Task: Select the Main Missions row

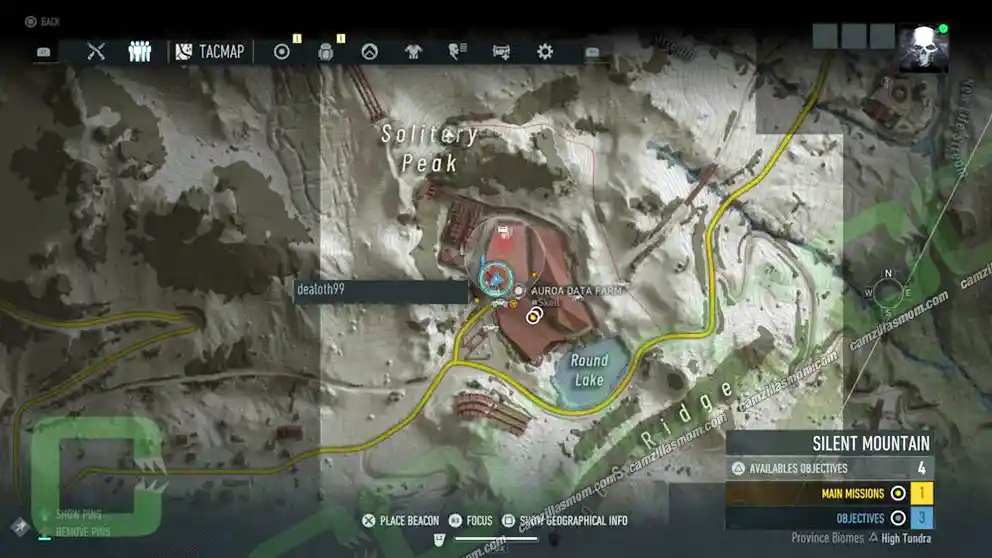Action: pyautogui.click(x=829, y=493)
